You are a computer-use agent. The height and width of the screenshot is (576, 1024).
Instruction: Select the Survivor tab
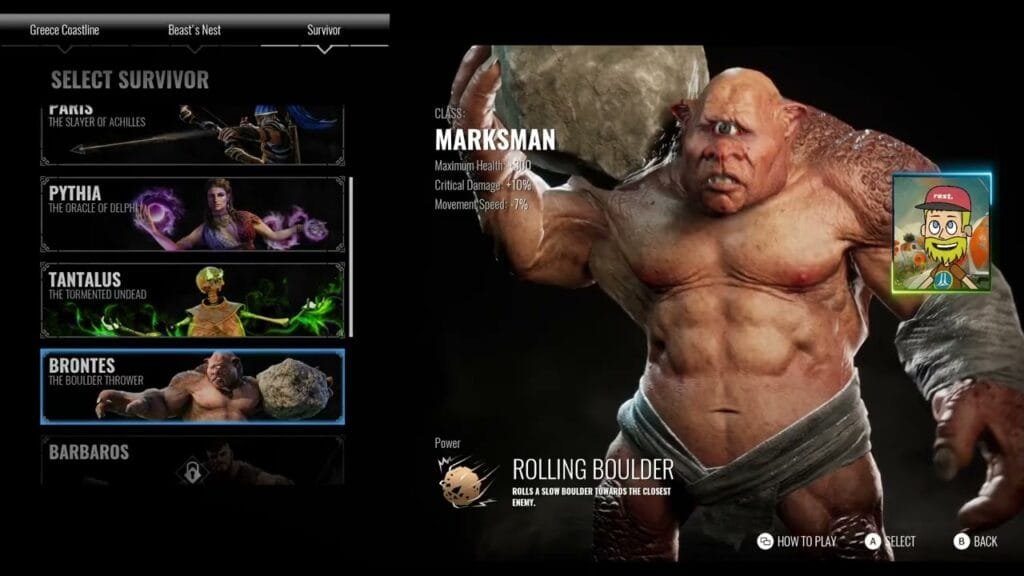click(x=323, y=30)
